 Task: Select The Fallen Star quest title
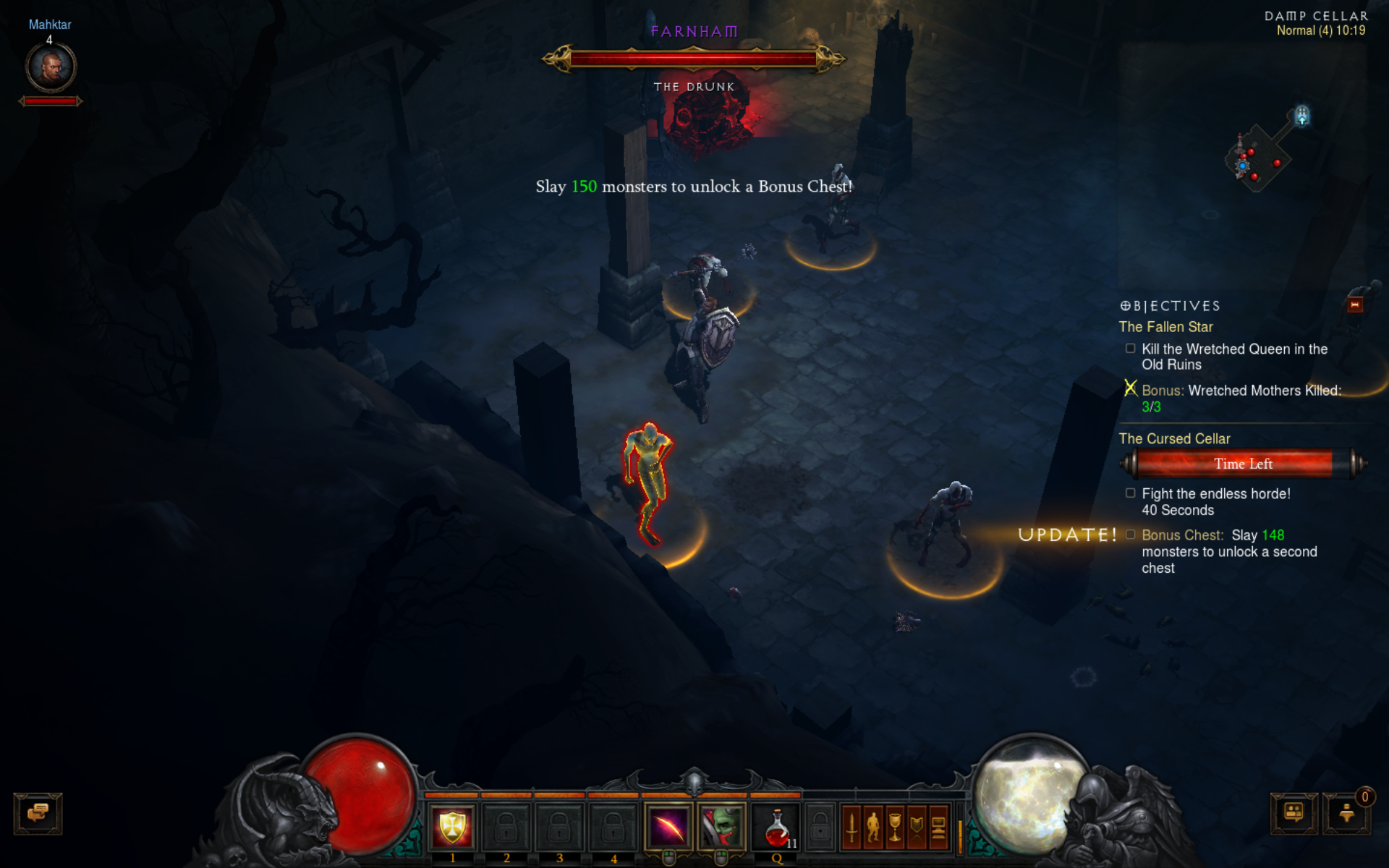click(1165, 327)
